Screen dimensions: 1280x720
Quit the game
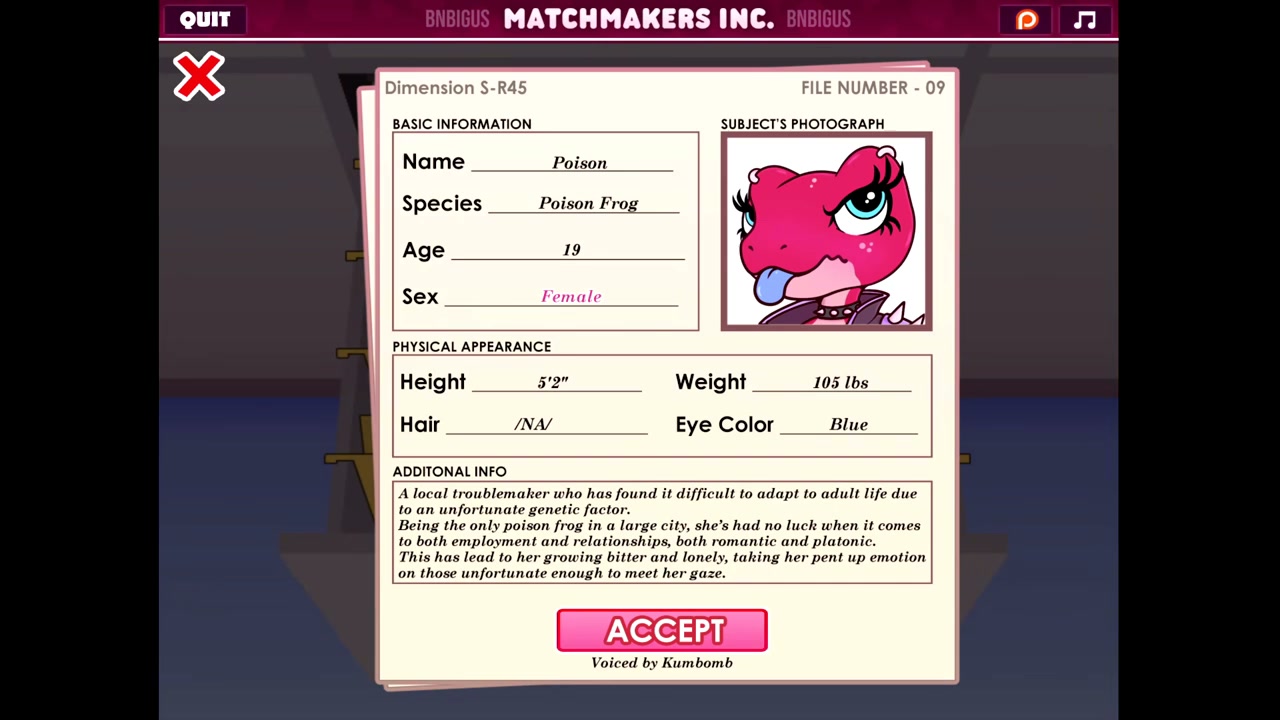205,19
